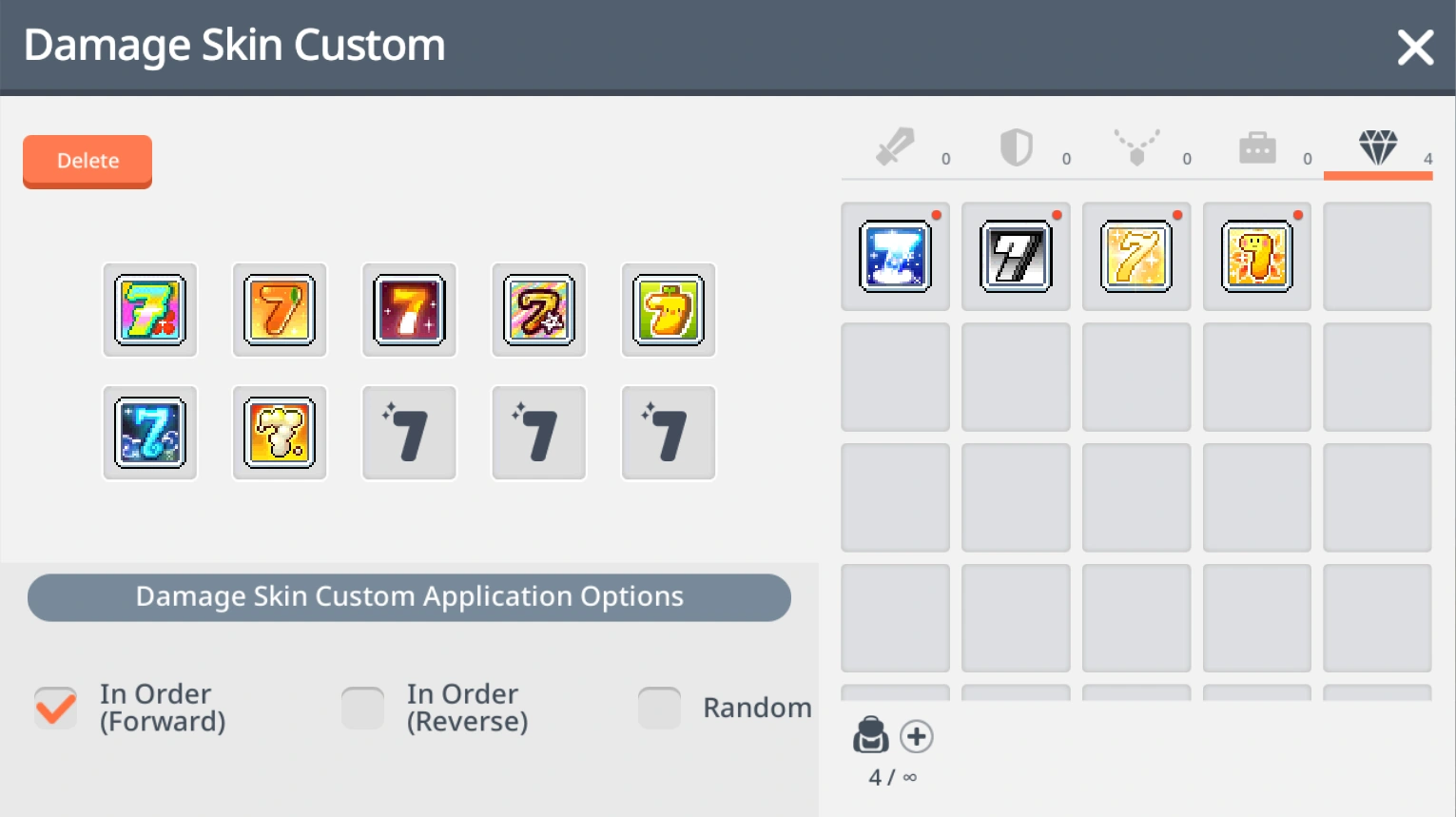
Task: Select the blue snowy 7 skin icon
Action: point(149,433)
